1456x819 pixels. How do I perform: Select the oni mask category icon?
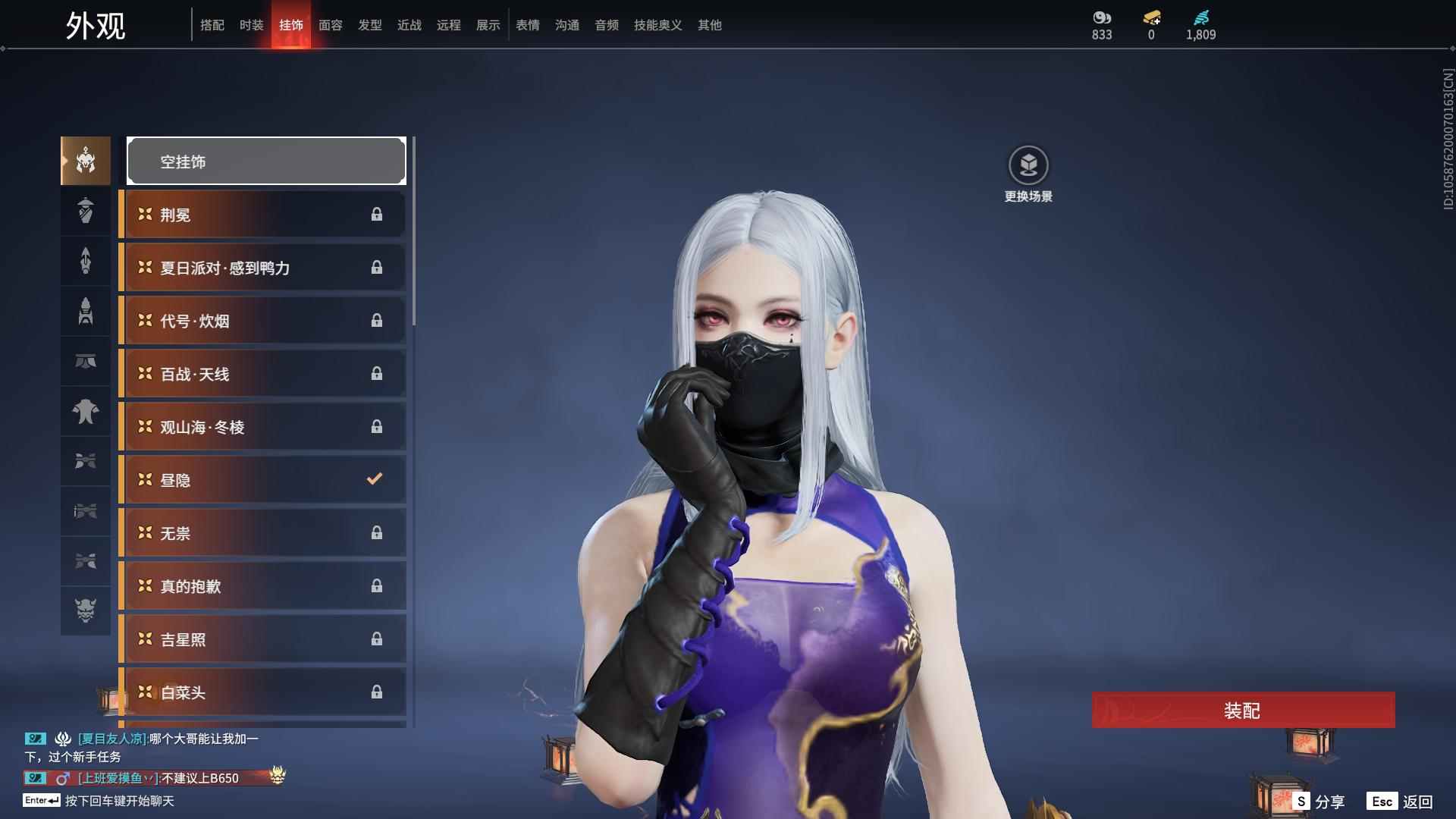(x=86, y=610)
